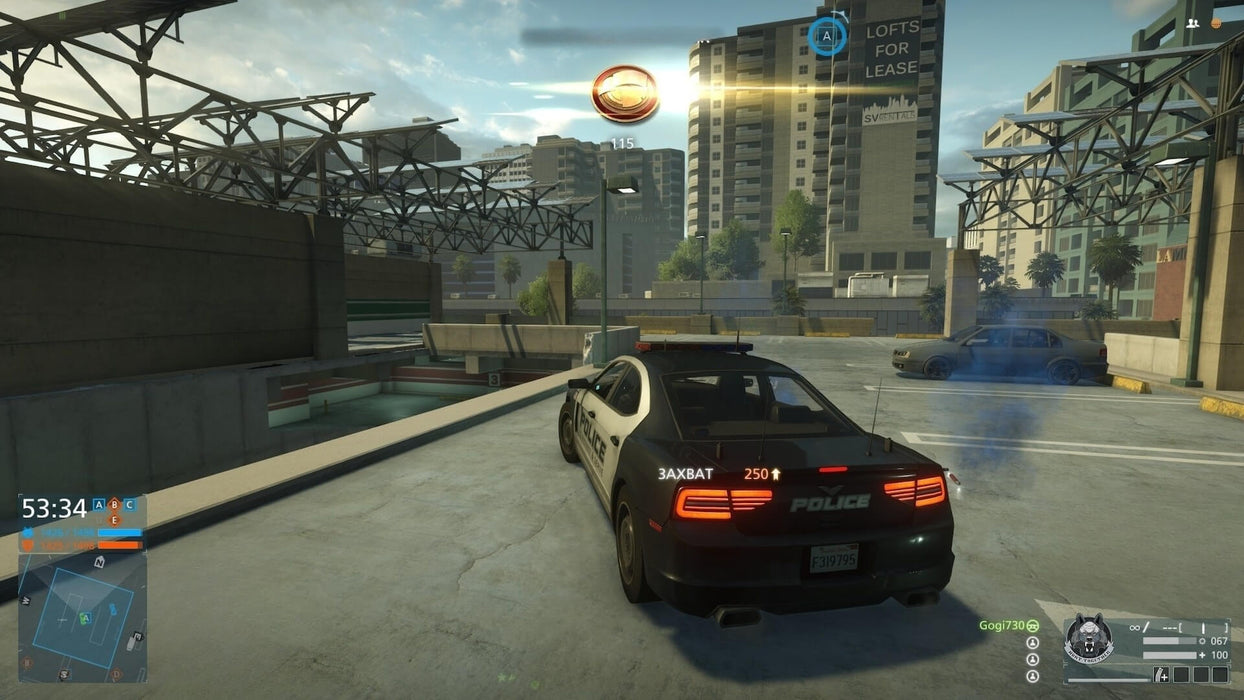1244x700 pixels.
Task: Click the orange status icon beside the friends icon
Action: (x=1216, y=23)
